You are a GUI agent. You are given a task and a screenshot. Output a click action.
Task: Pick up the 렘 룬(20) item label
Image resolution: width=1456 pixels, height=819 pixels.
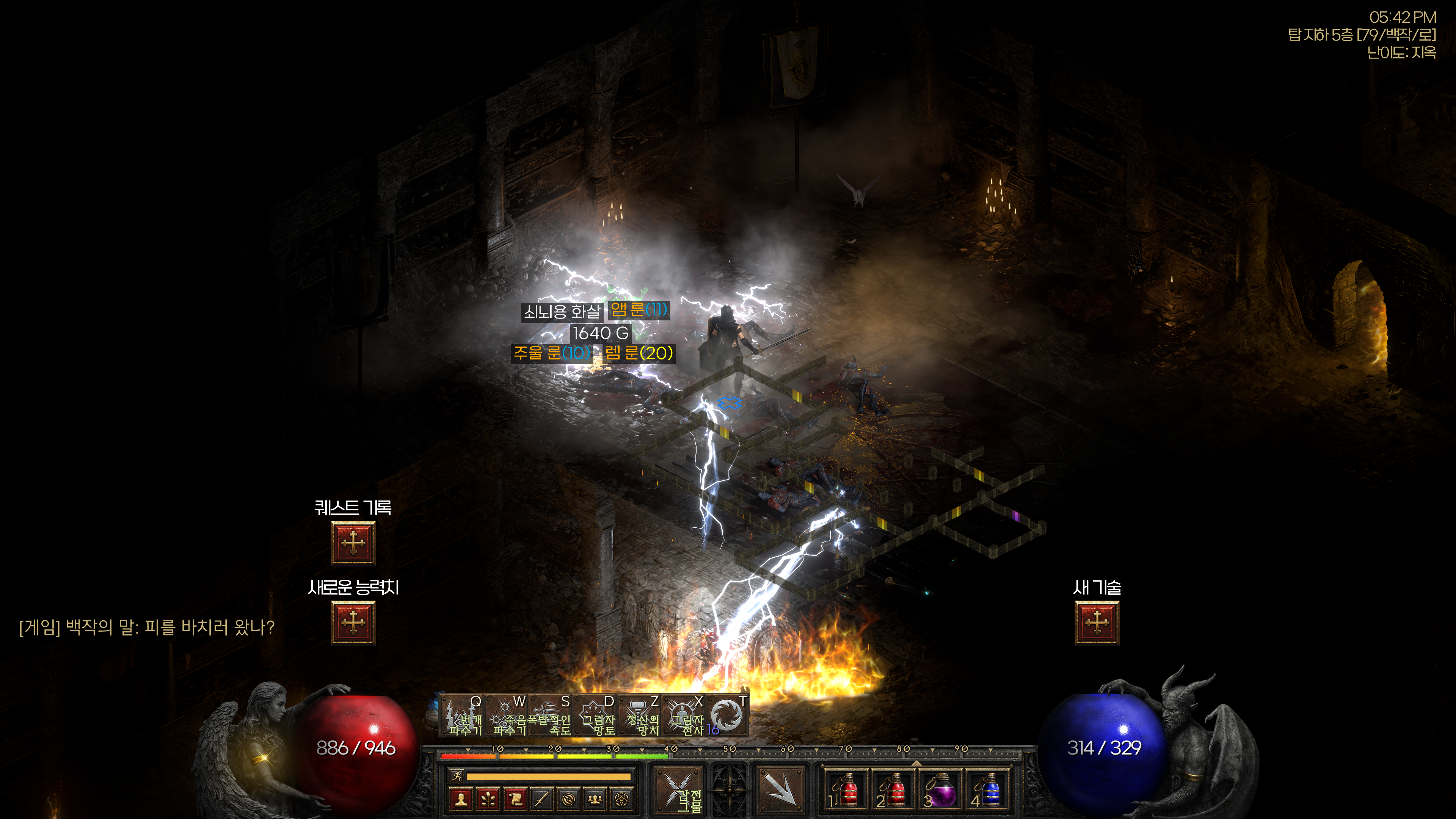(639, 353)
